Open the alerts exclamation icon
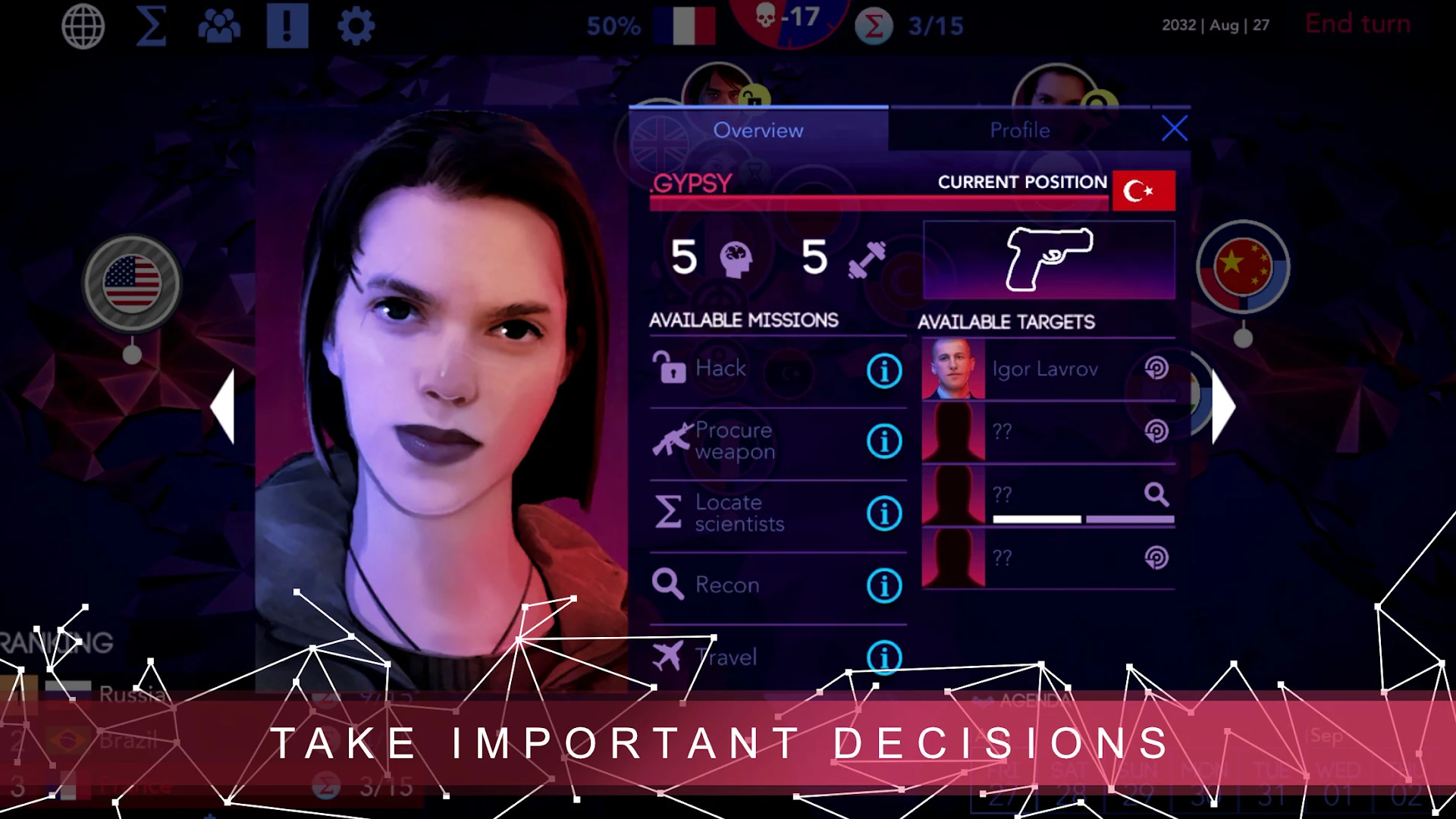Viewport: 1456px width, 819px height. 287,24
